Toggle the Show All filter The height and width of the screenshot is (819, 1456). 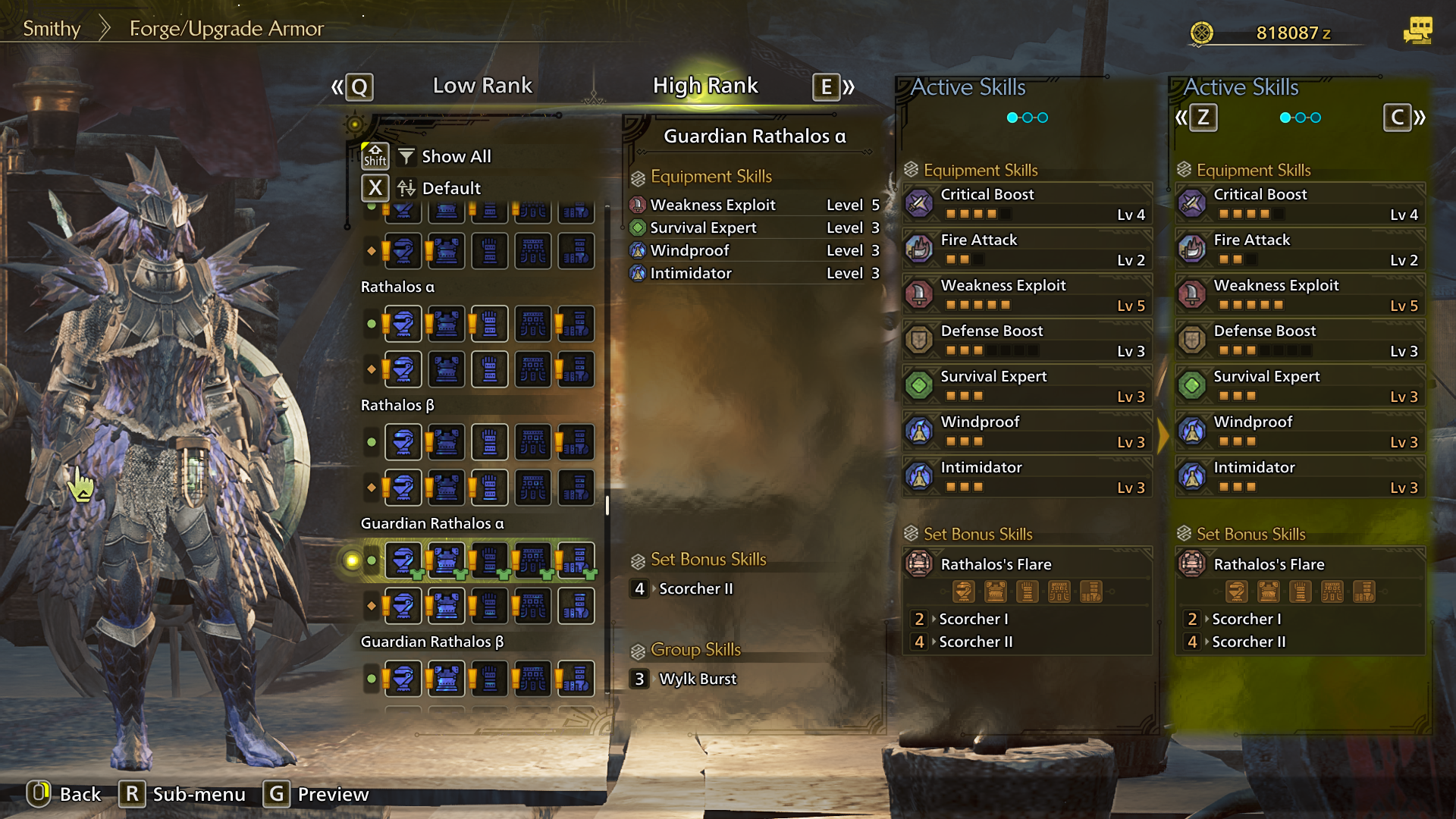click(444, 156)
